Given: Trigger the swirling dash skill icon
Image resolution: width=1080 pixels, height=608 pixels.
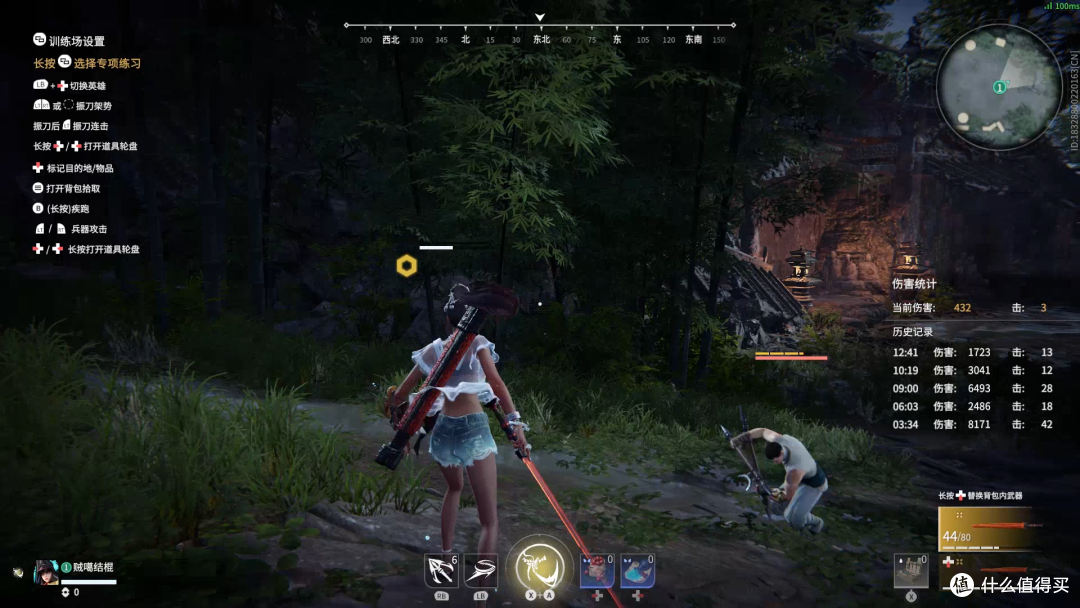Looking at the screenshot, I should [x=481, y=570].
